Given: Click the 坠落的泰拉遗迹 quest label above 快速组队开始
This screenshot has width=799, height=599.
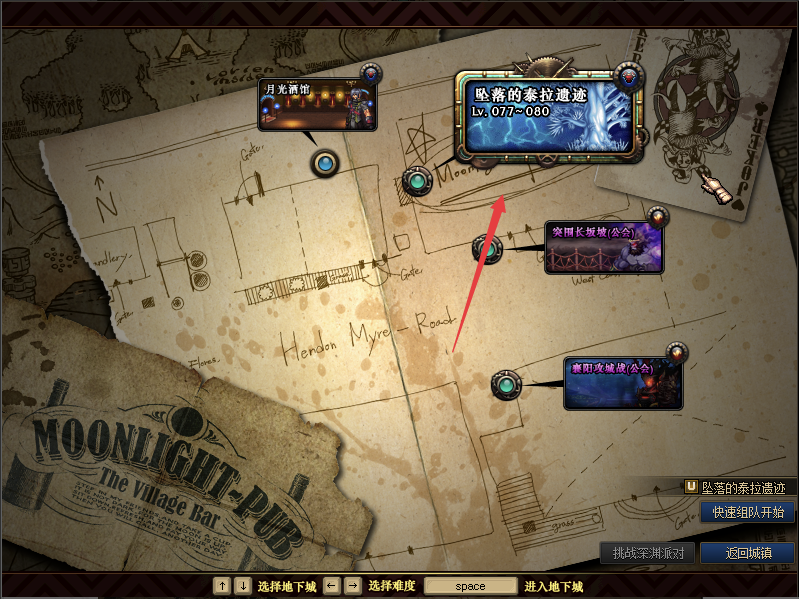Looking at the screenshot, I should point(740,488).
